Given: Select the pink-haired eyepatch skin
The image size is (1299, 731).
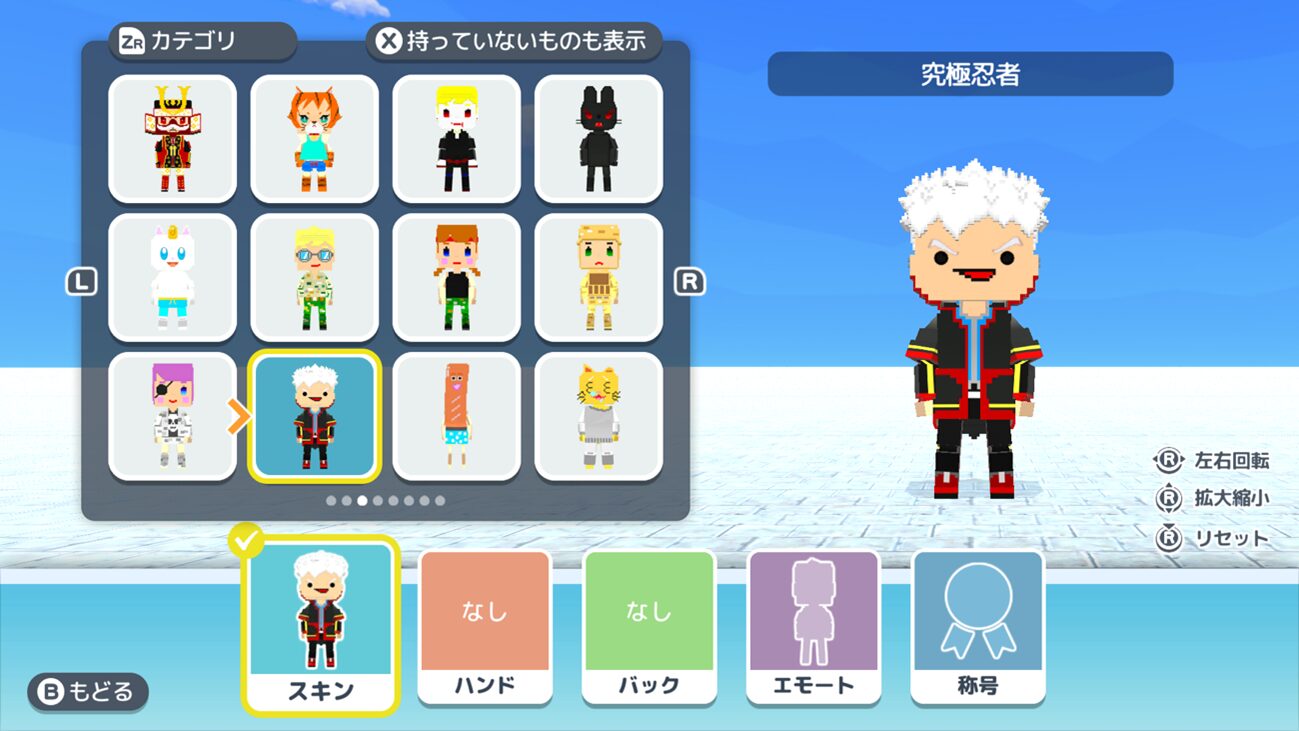Looking at the screenshot, I should tap(172, 415).
